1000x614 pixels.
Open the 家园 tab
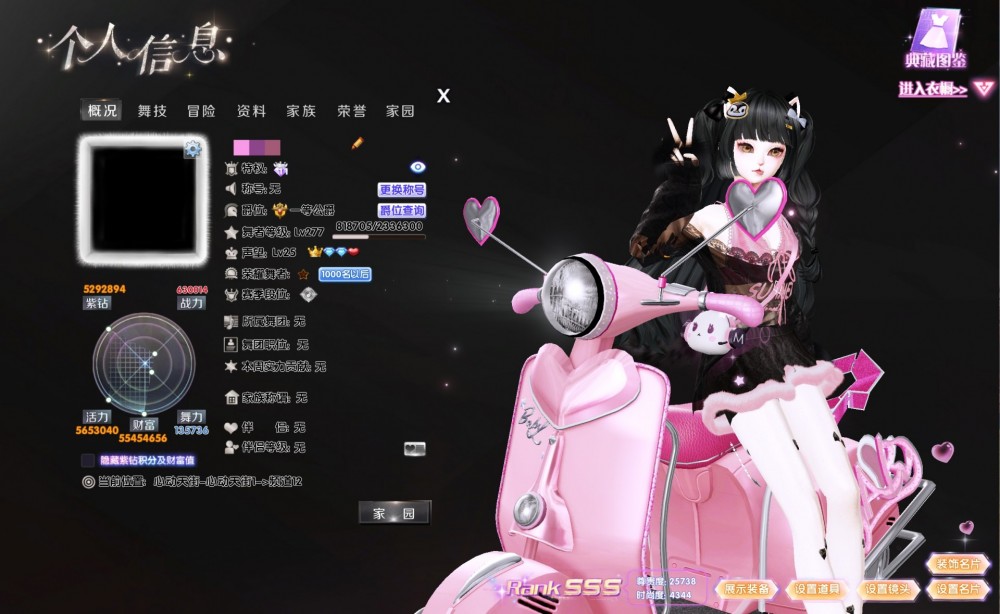(x=400, y=111)
